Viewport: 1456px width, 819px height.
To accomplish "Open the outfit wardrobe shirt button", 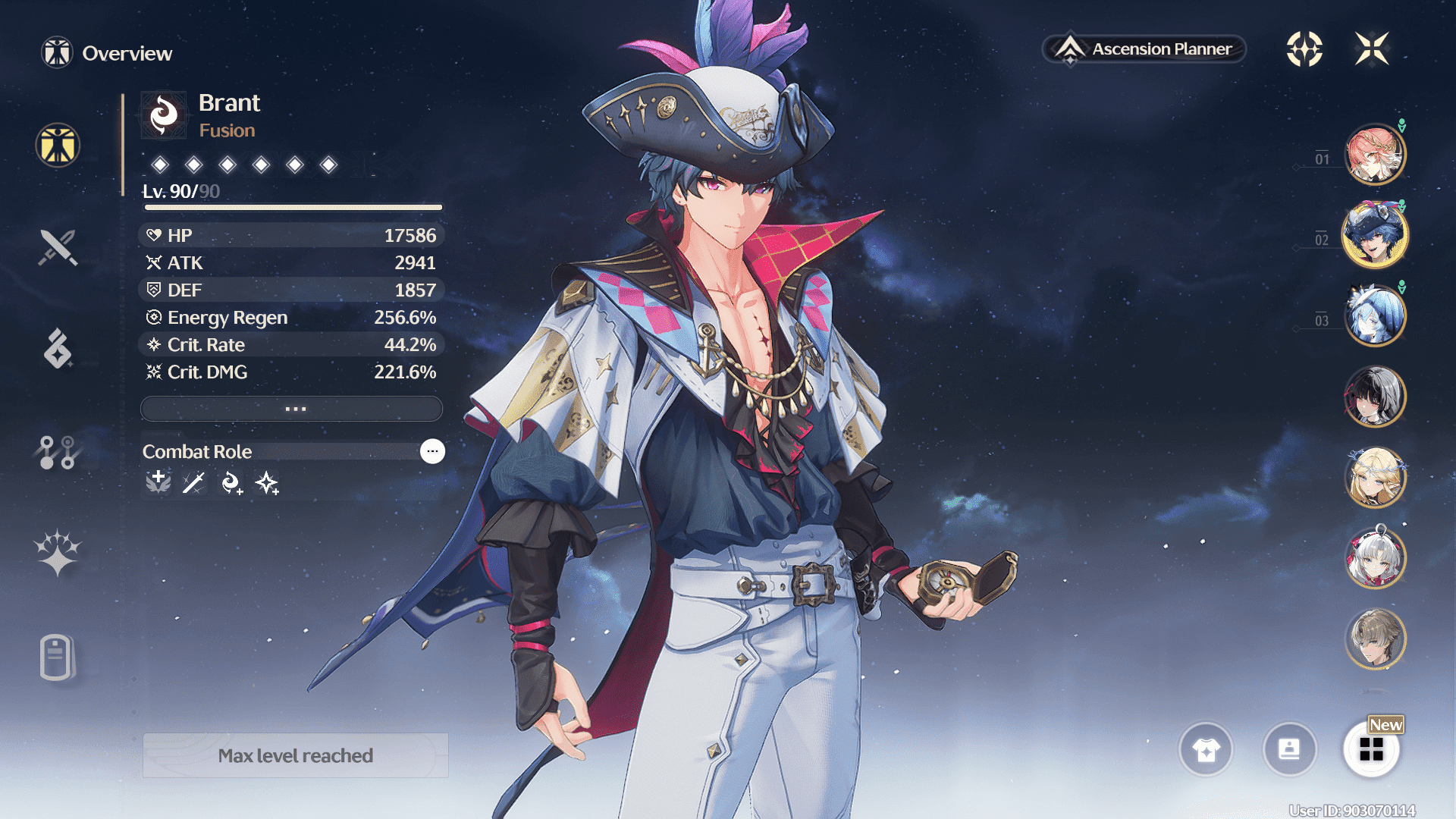I will [1206, 750].
